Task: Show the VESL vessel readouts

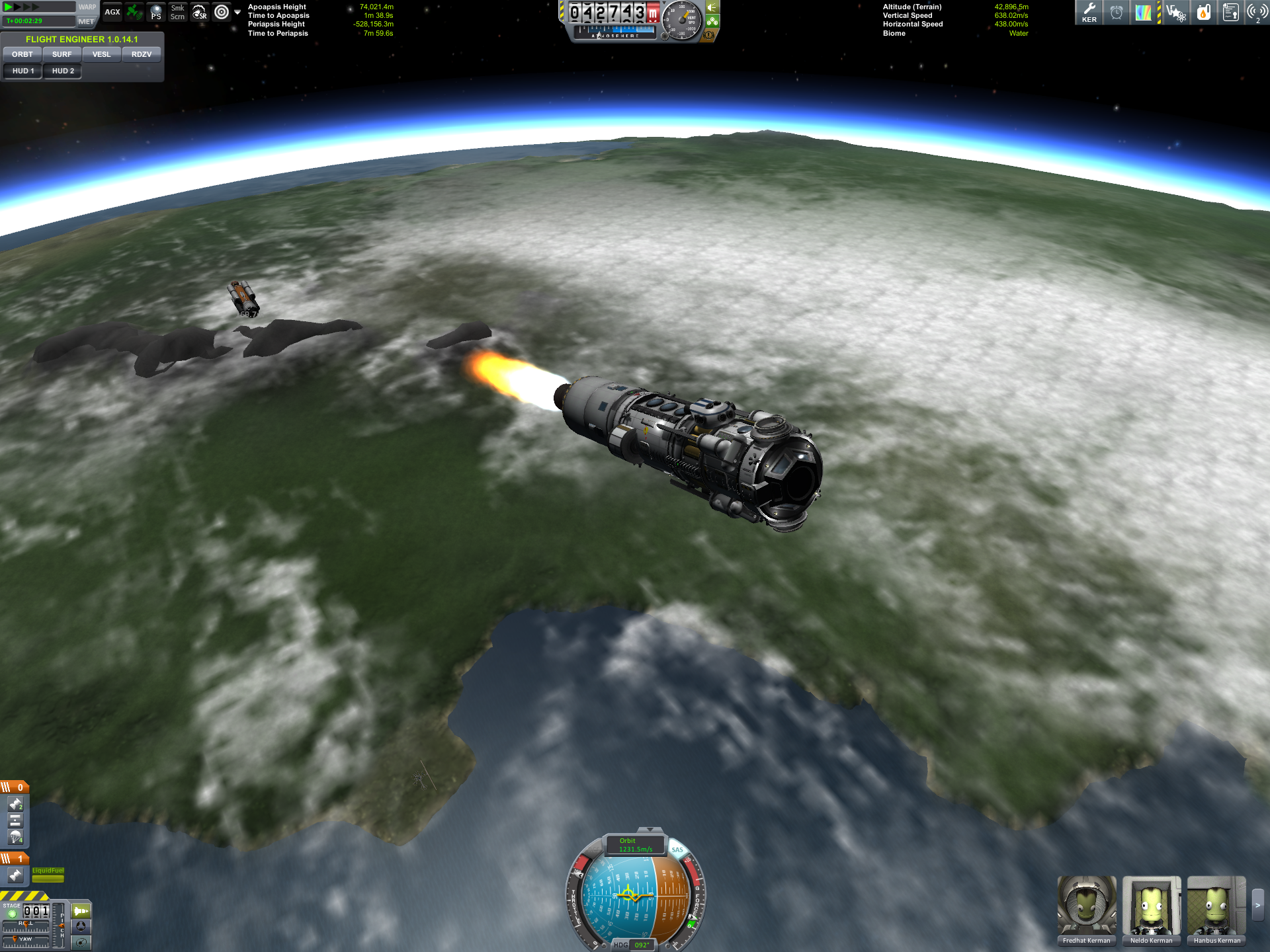Action: pyautogui.click(x=101, y=54)
